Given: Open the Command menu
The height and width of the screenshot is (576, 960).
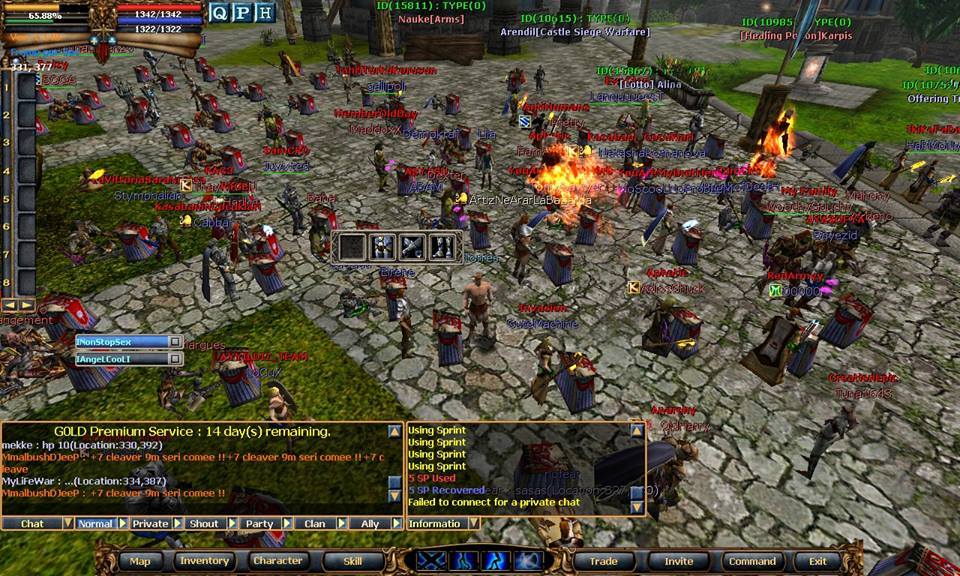Looking at the screenshot, I should point(752,561).
